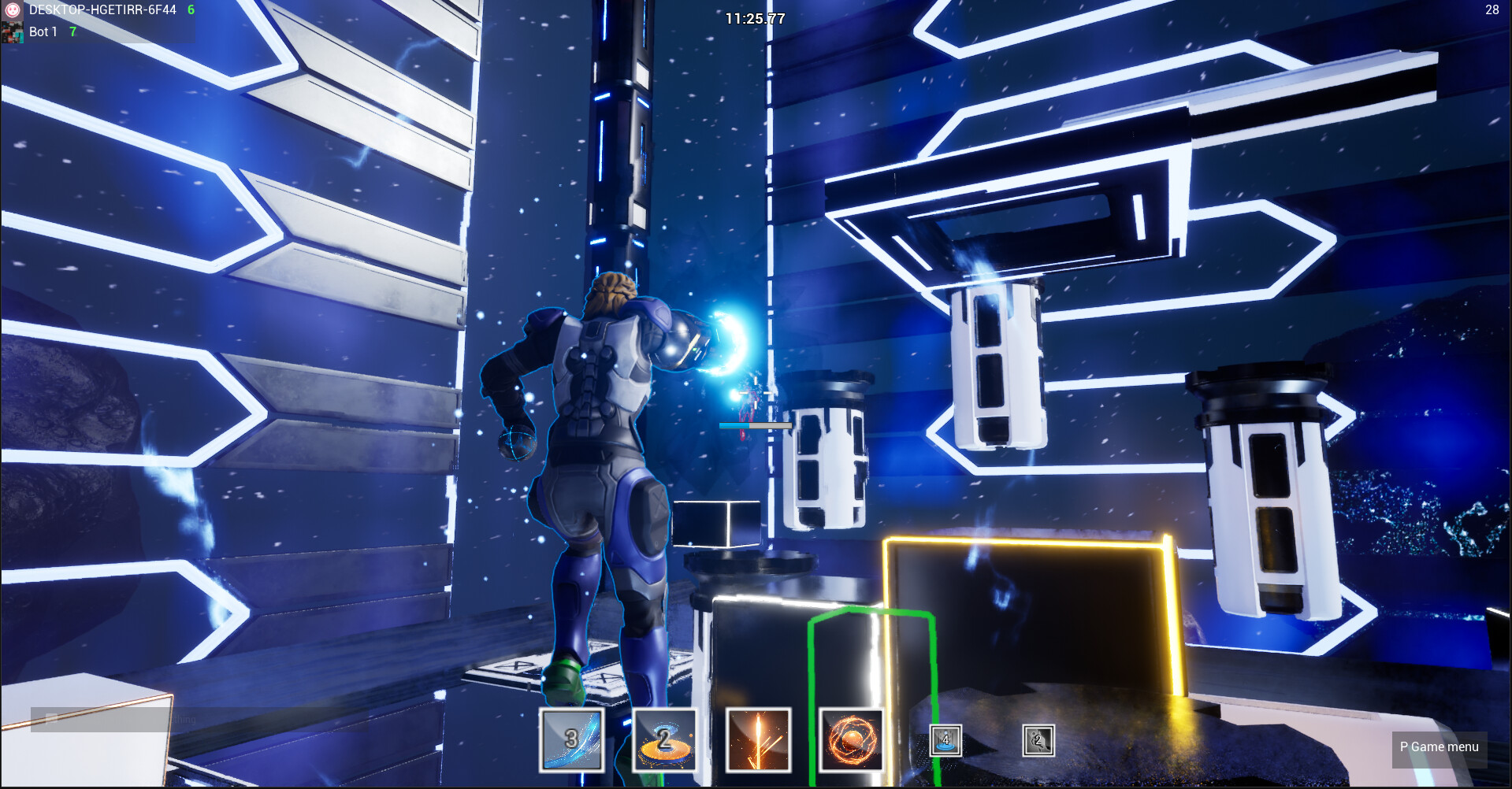Select the blue slash ability with 3 charges
This screenshot has width=1512, height=789.
pyautogui.click(x=571, y=740)
